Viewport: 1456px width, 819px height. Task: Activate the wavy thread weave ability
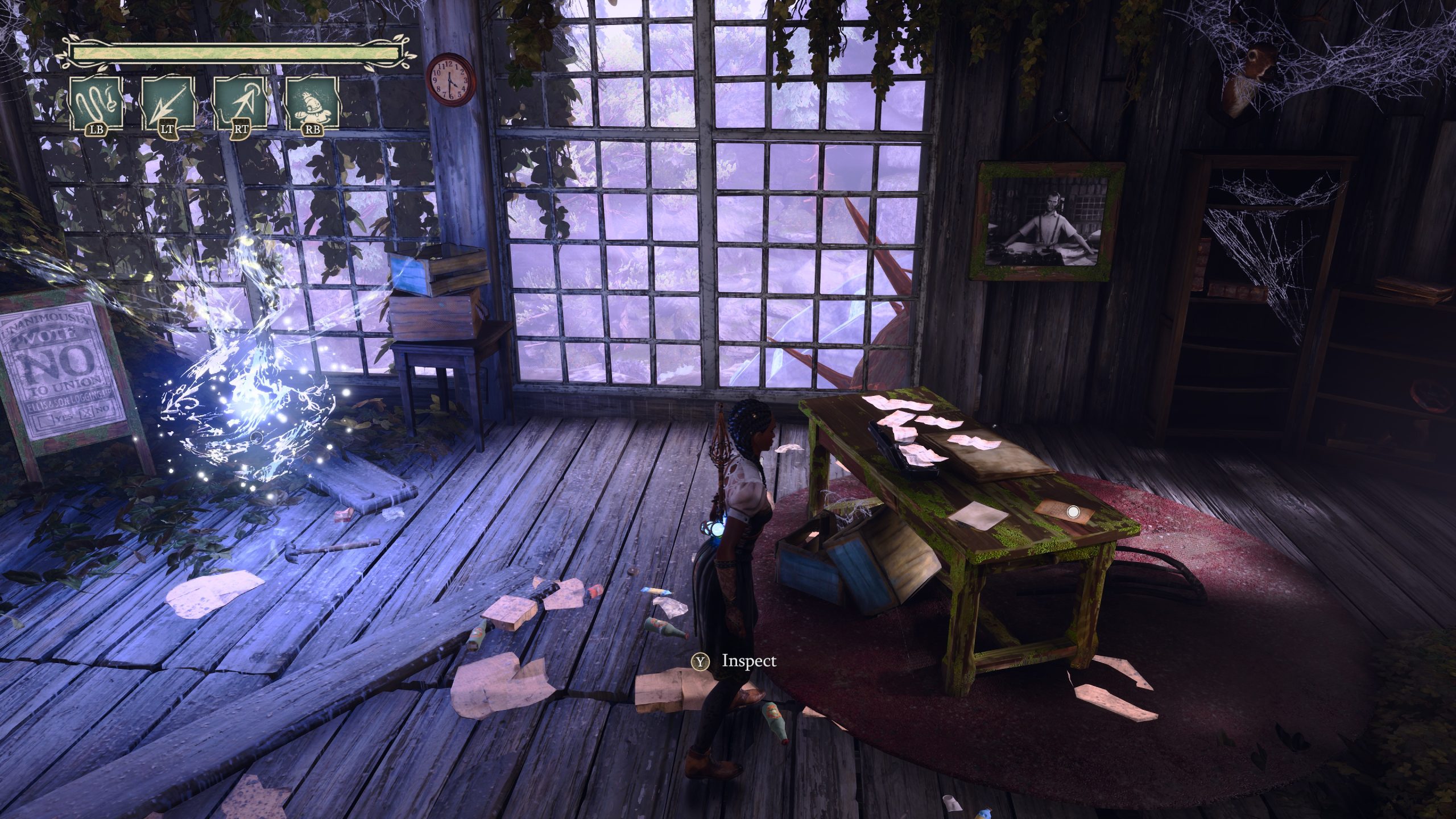(x=96, y=104)
